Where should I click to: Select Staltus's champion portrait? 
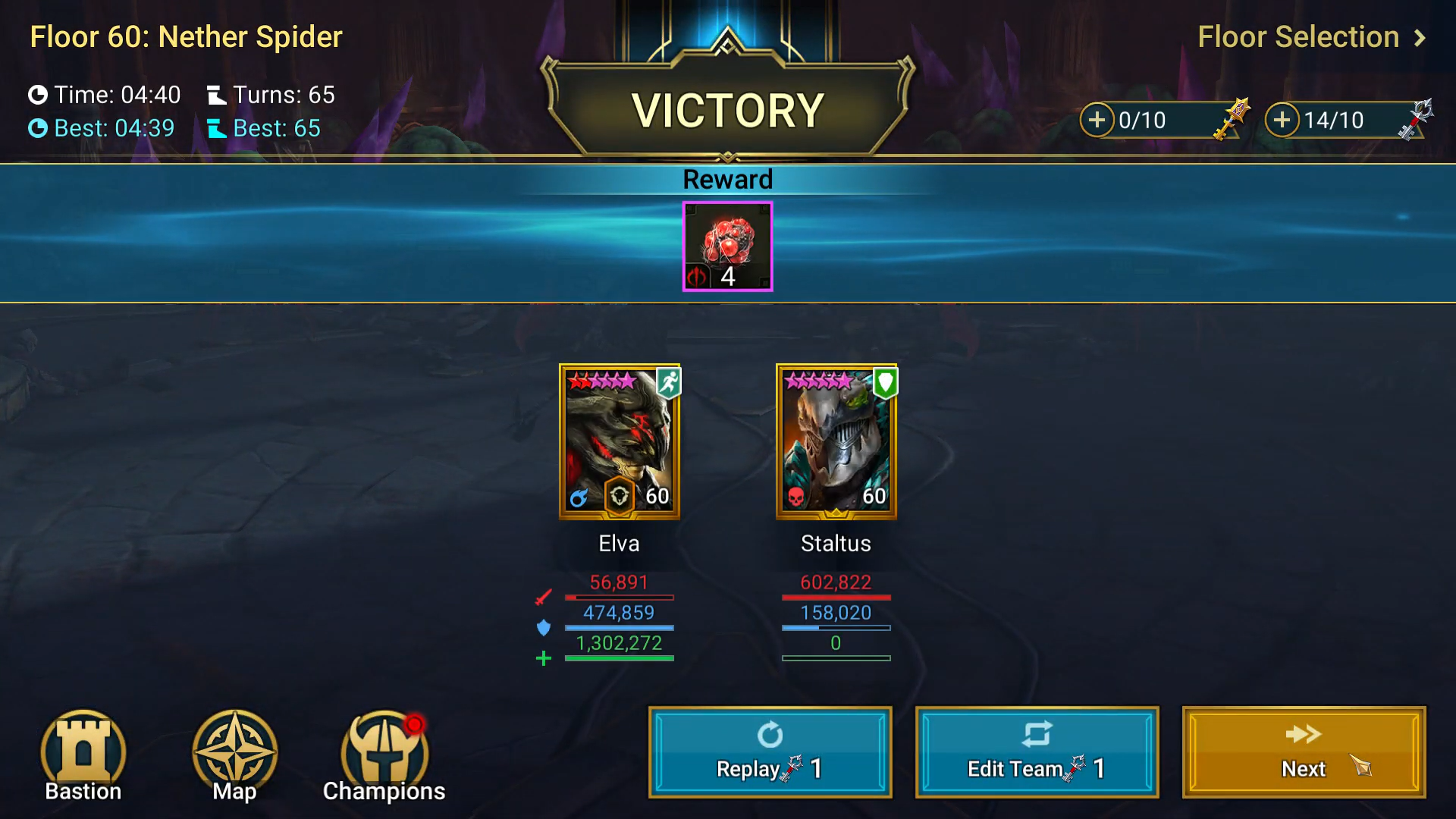836,441
